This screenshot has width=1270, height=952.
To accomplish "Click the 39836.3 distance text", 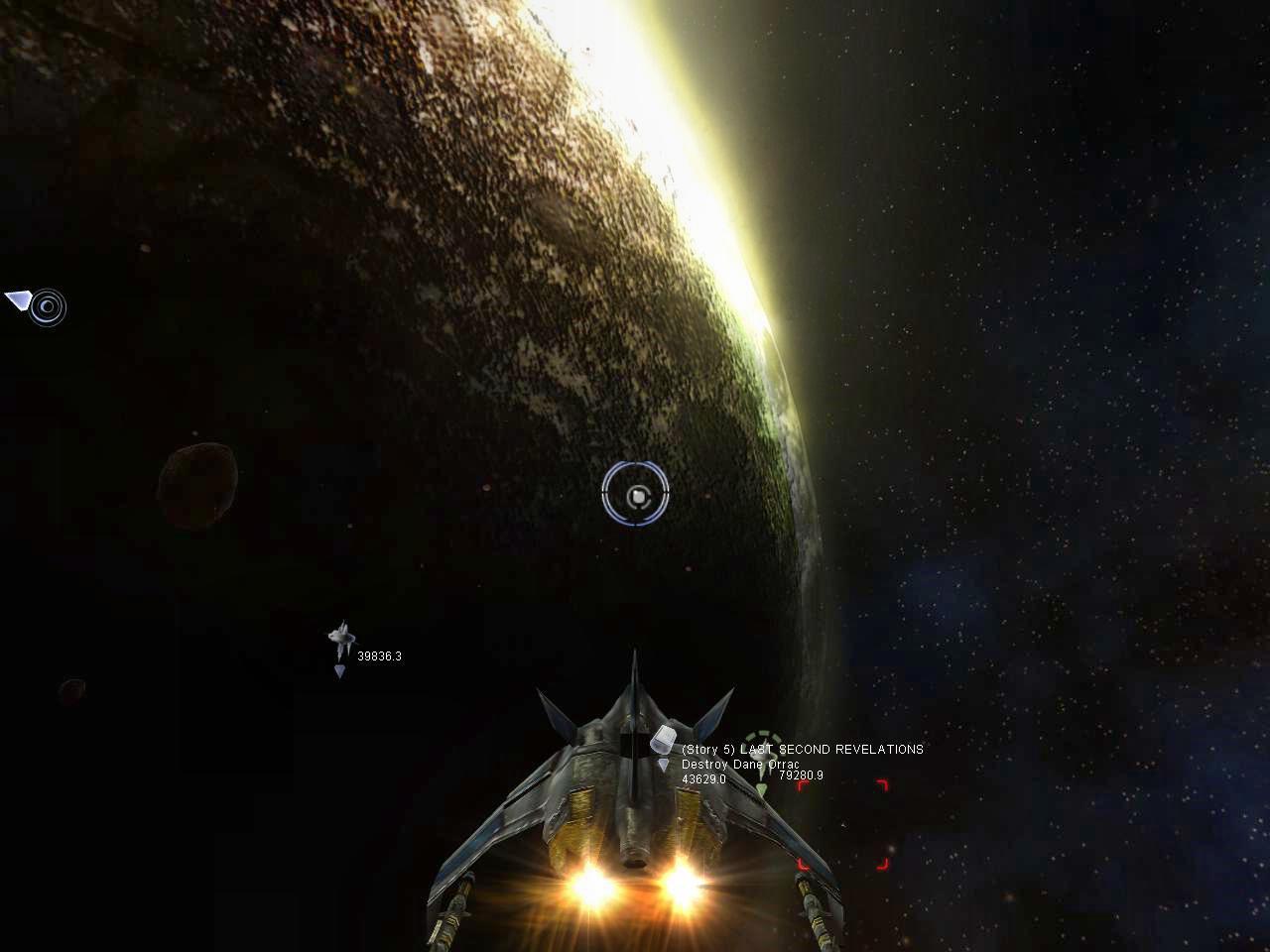I will (x=380, y=654).
